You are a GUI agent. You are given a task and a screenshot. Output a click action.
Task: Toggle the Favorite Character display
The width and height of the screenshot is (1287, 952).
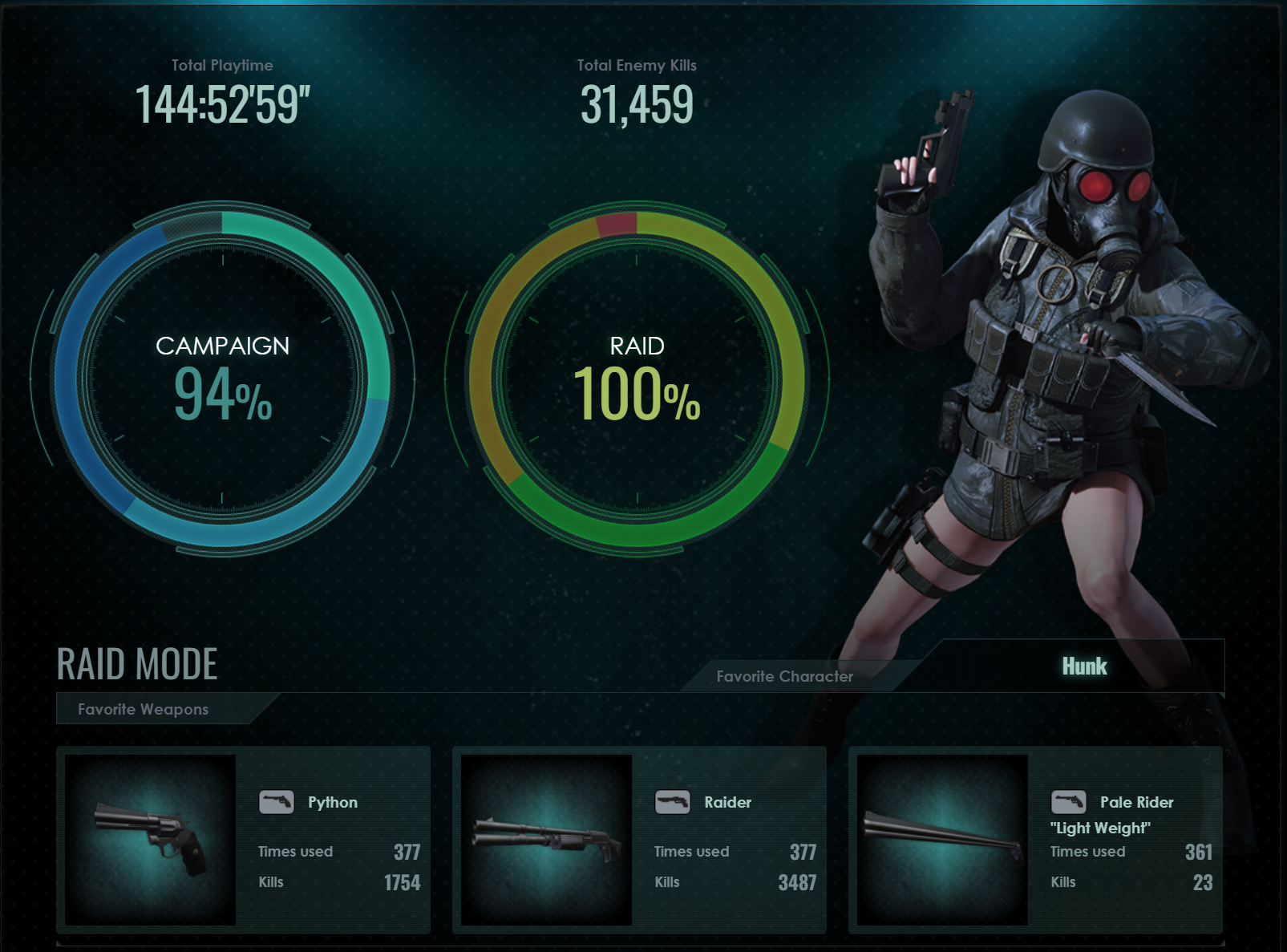[x=784, y=676]
